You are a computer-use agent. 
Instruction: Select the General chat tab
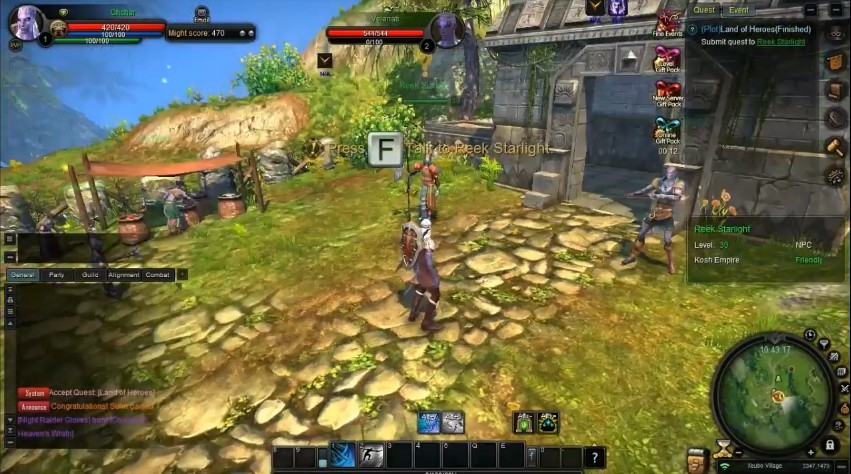click(22, 274)
